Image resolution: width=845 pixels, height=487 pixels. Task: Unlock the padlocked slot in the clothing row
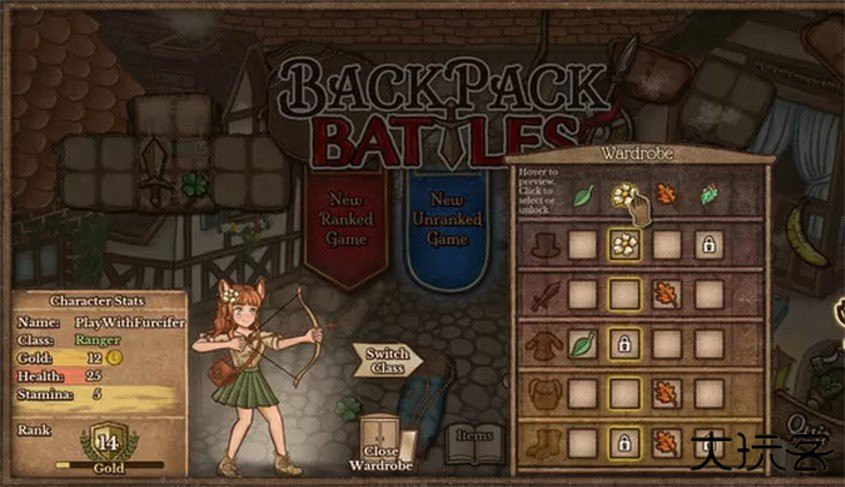pos(625,344)
